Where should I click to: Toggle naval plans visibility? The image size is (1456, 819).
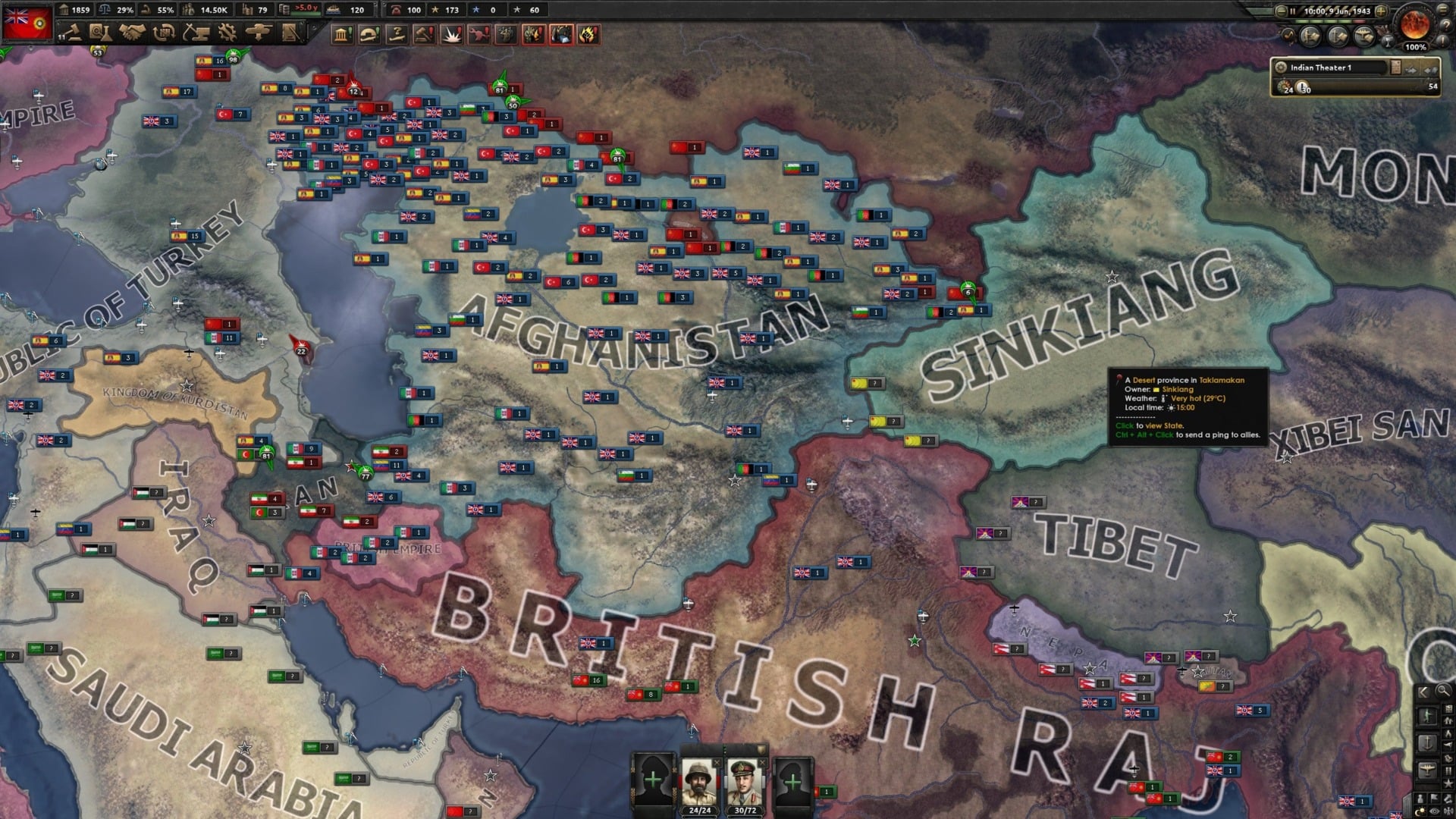pos(1338,36)
